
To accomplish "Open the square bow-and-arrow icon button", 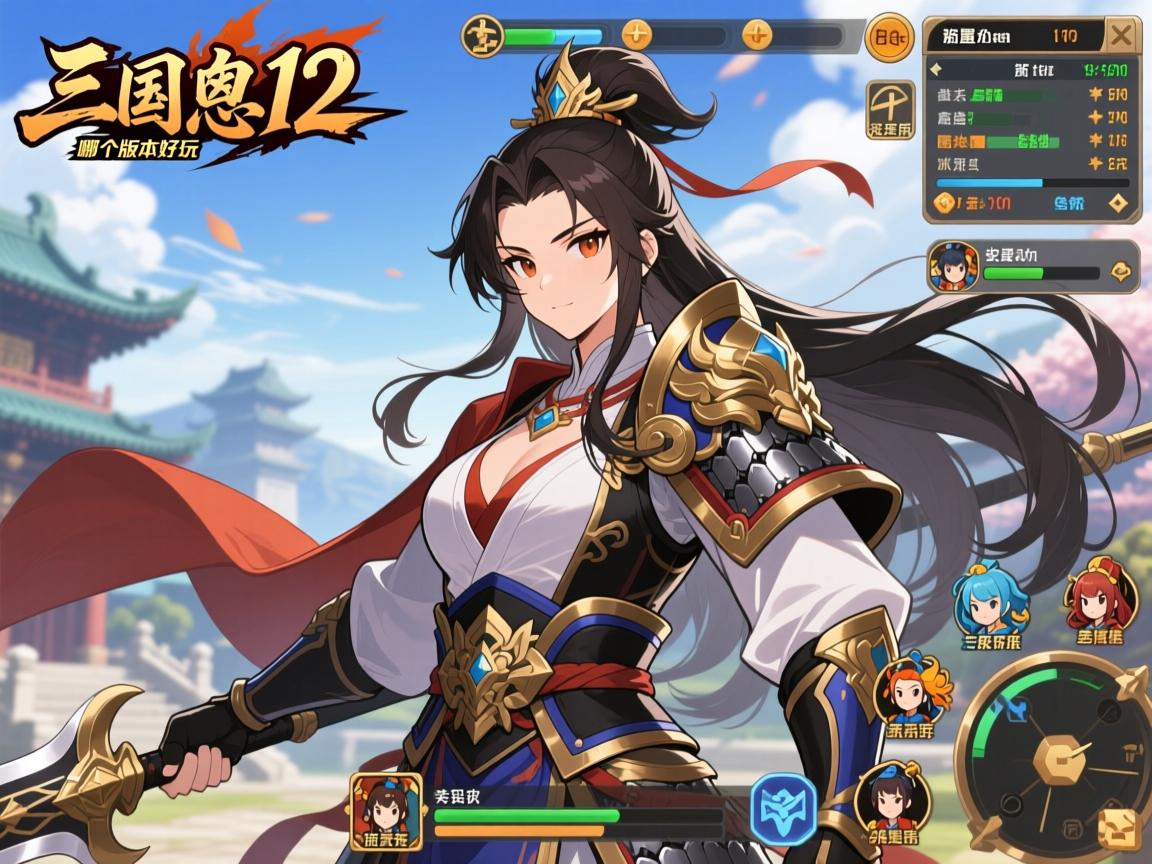I will click(890, 110).
